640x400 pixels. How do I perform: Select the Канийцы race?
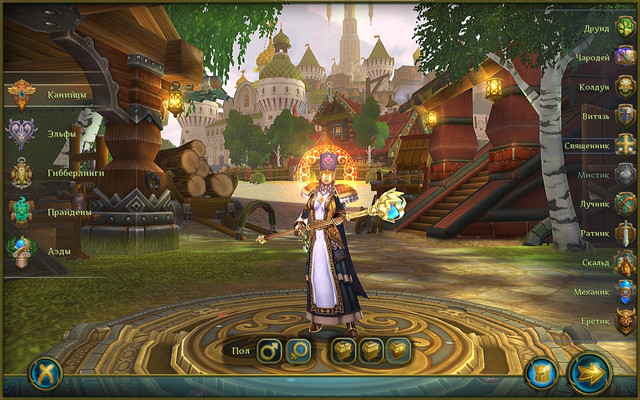[22, 95]
